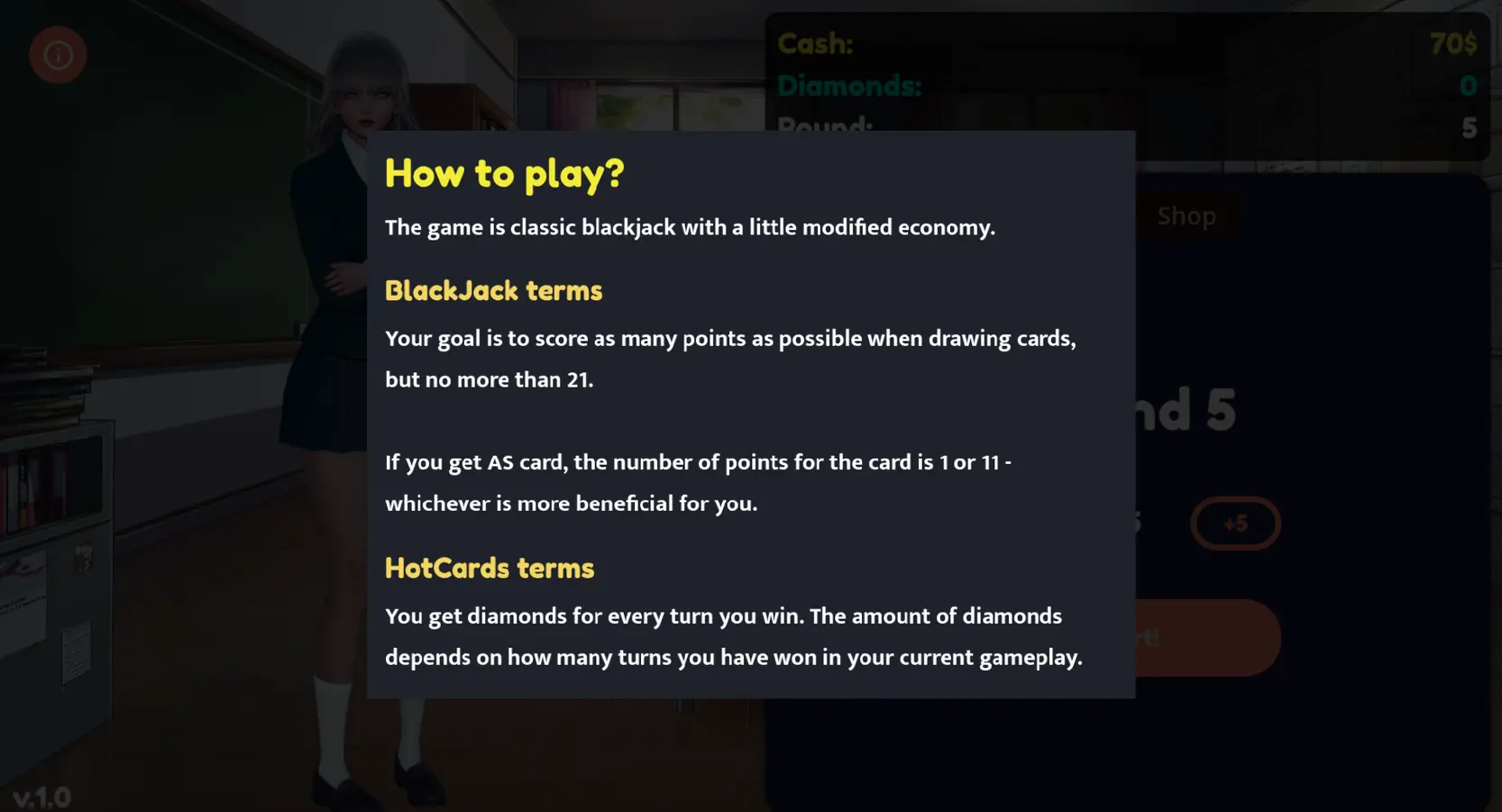This screenshot has width=1502, height=812.
Task: Increase the bet with +5 button
Action: [1234, 524]
